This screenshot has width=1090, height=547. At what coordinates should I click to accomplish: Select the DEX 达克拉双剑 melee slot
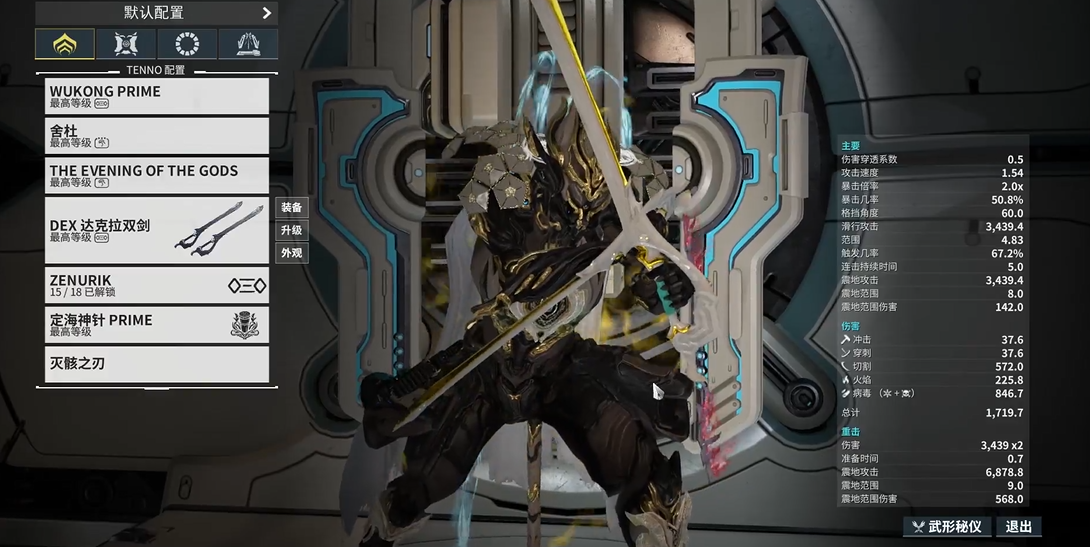click(x=157, y=230)
